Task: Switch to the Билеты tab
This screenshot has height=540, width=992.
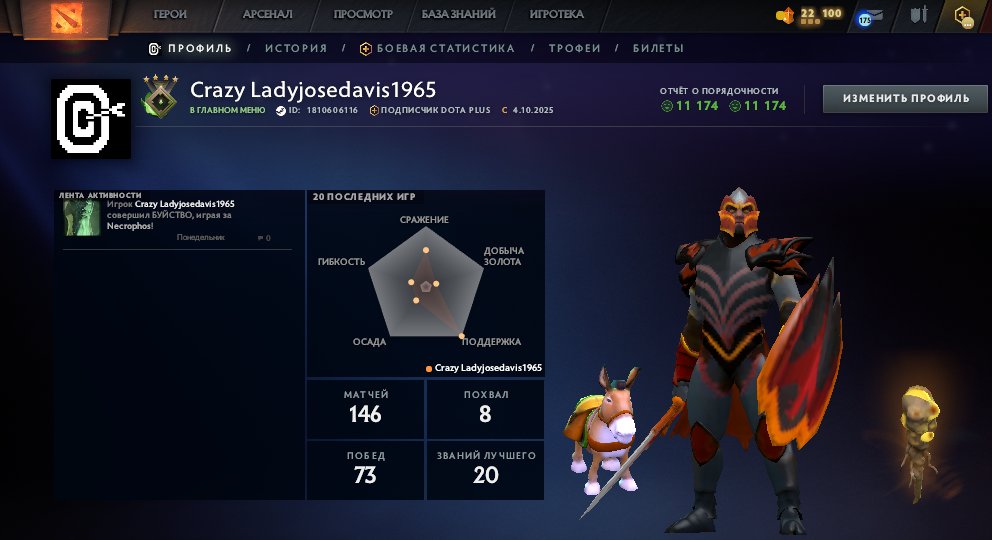Action: click(x=658, y=48)
